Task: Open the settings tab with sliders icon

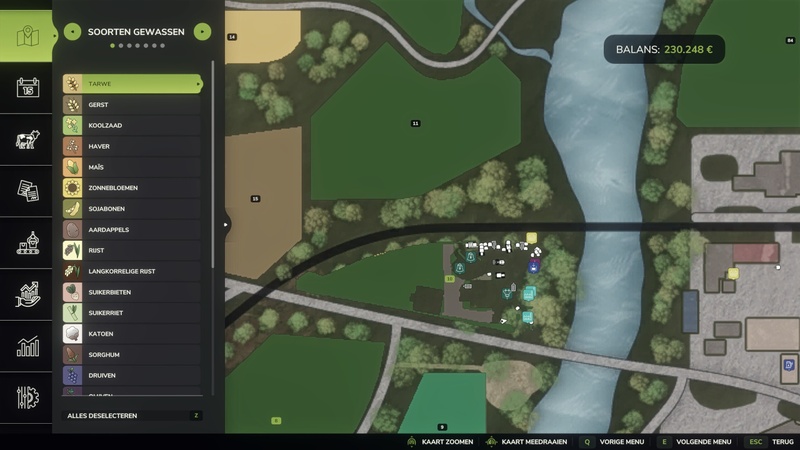Action: pos(27,398)
